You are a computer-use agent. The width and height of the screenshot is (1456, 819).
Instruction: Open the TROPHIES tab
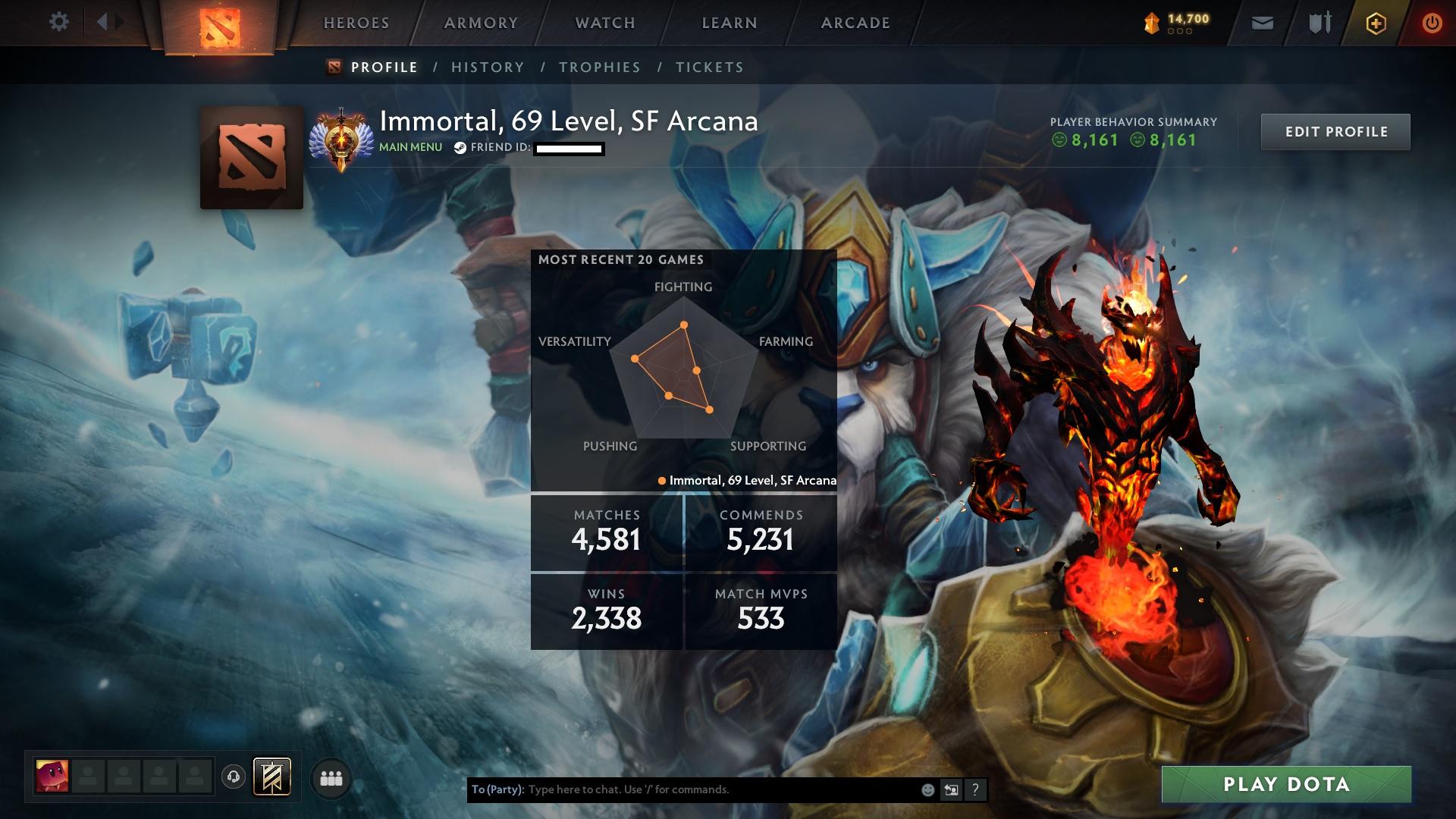click(x=600, y=67)
